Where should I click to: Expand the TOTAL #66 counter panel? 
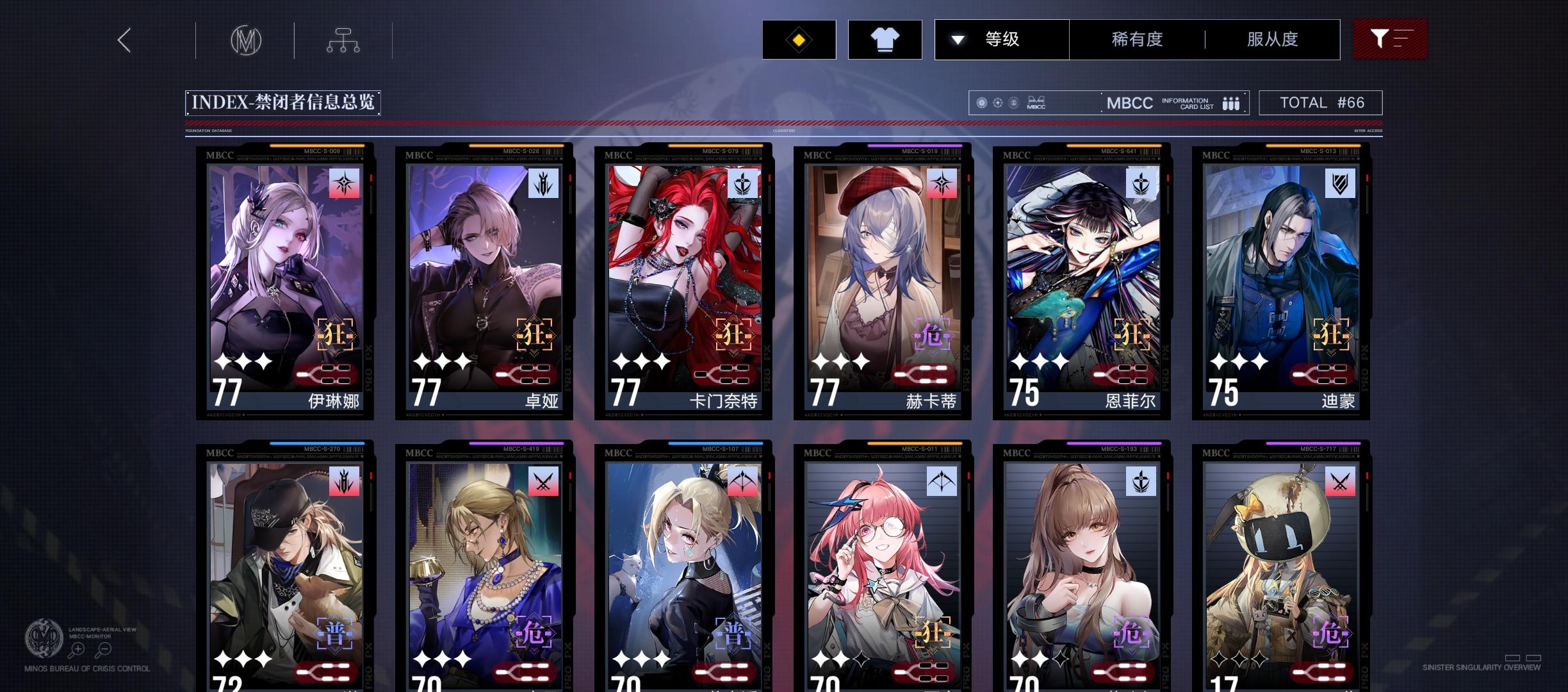[1321, 102]
